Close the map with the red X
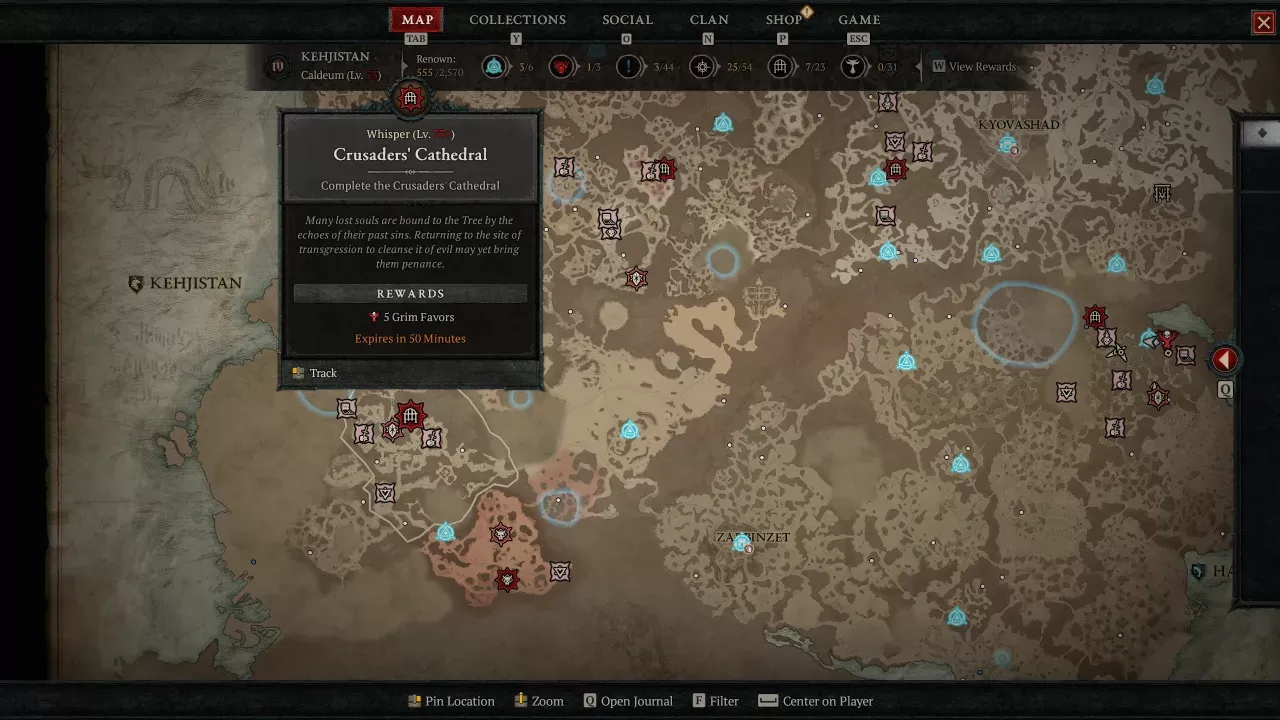The width and height of the screenshot is (1280, 720). 1264,23
